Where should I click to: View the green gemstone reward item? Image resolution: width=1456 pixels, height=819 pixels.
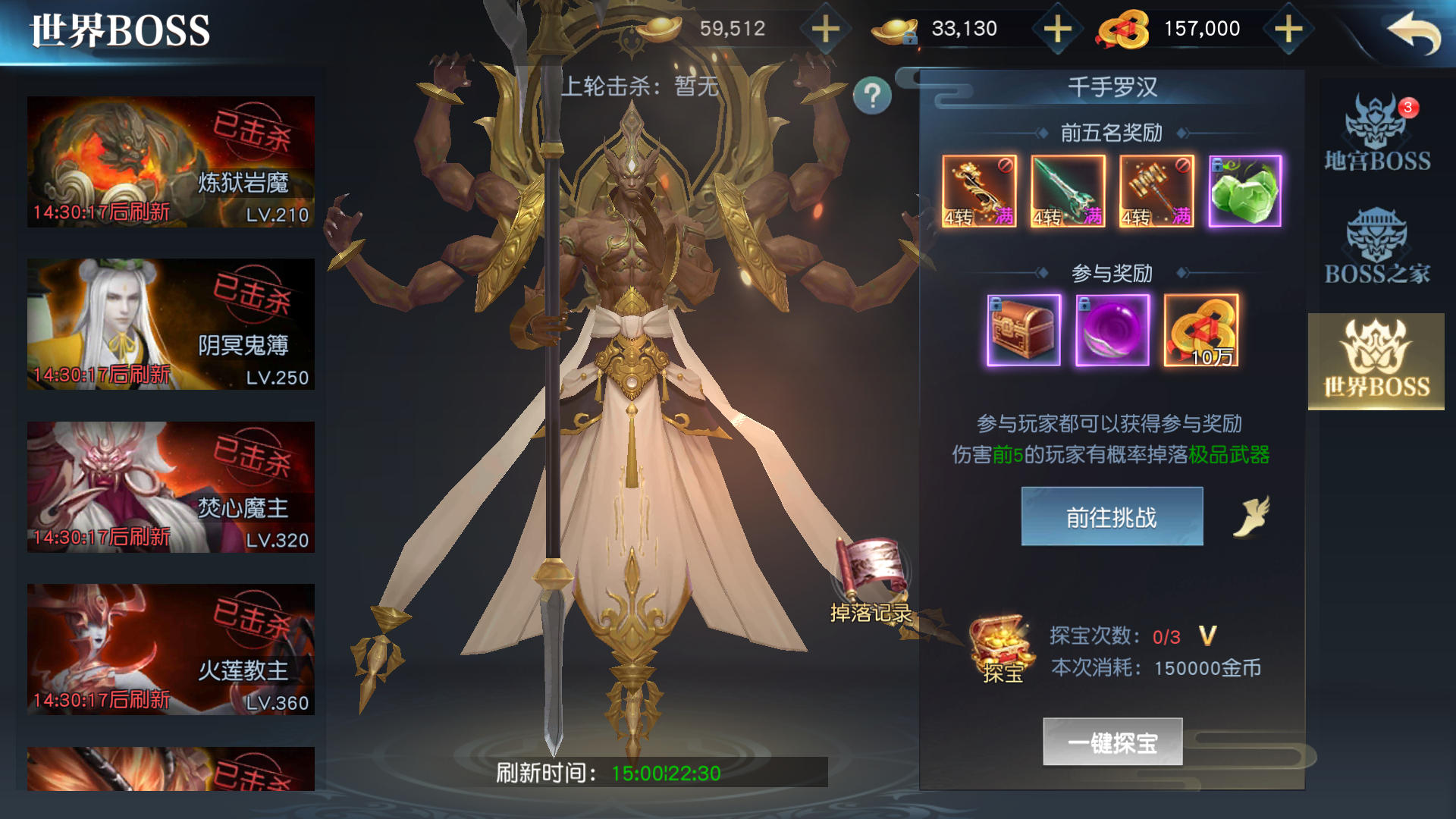[1244, 191]
